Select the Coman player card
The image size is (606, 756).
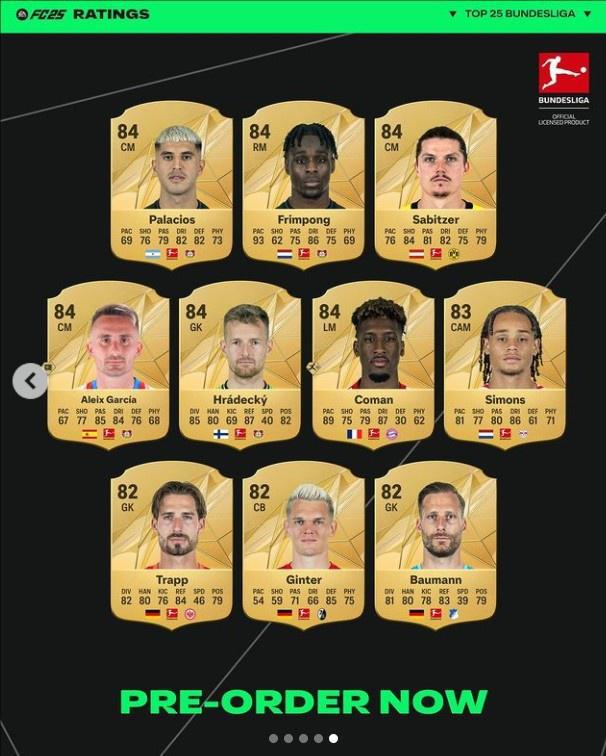click(x=373, y=365)
